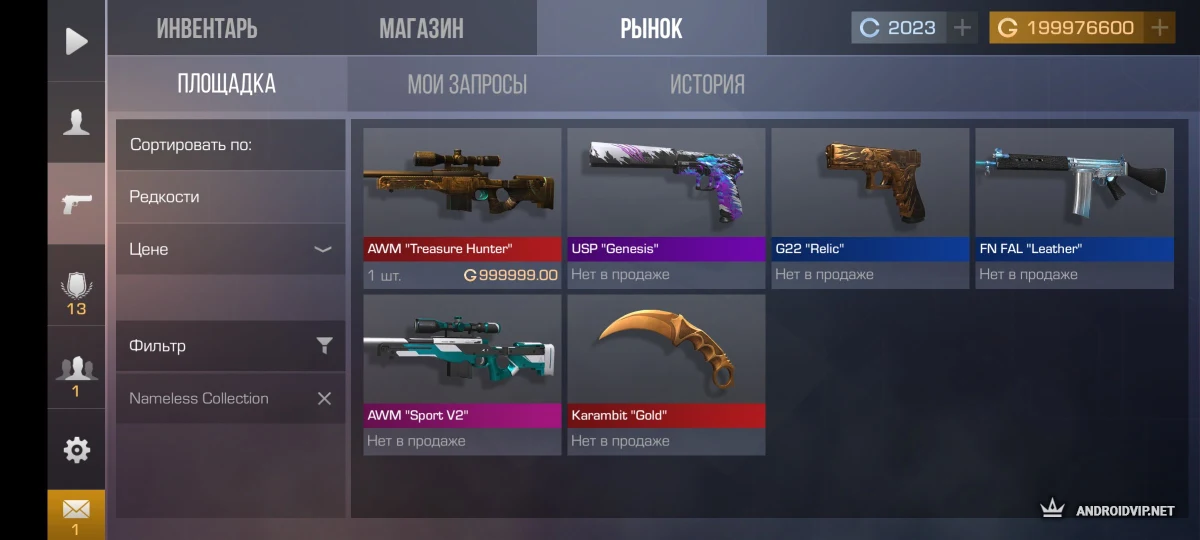Open the Мои запросы sub-tab

pyautogui.click(x=467, y=84)
